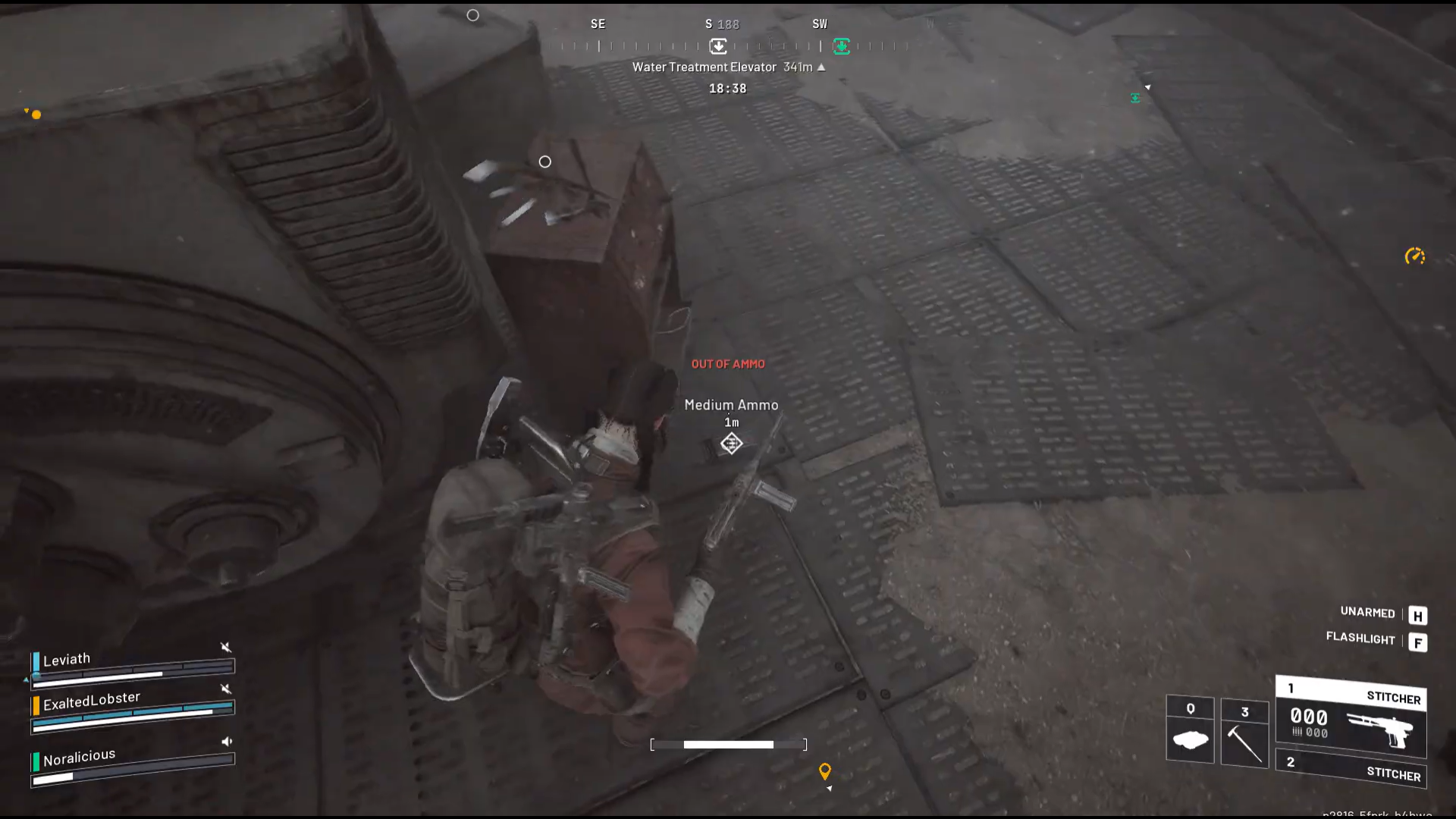Click the F keybind for Flashlight

click(1419, 642)
